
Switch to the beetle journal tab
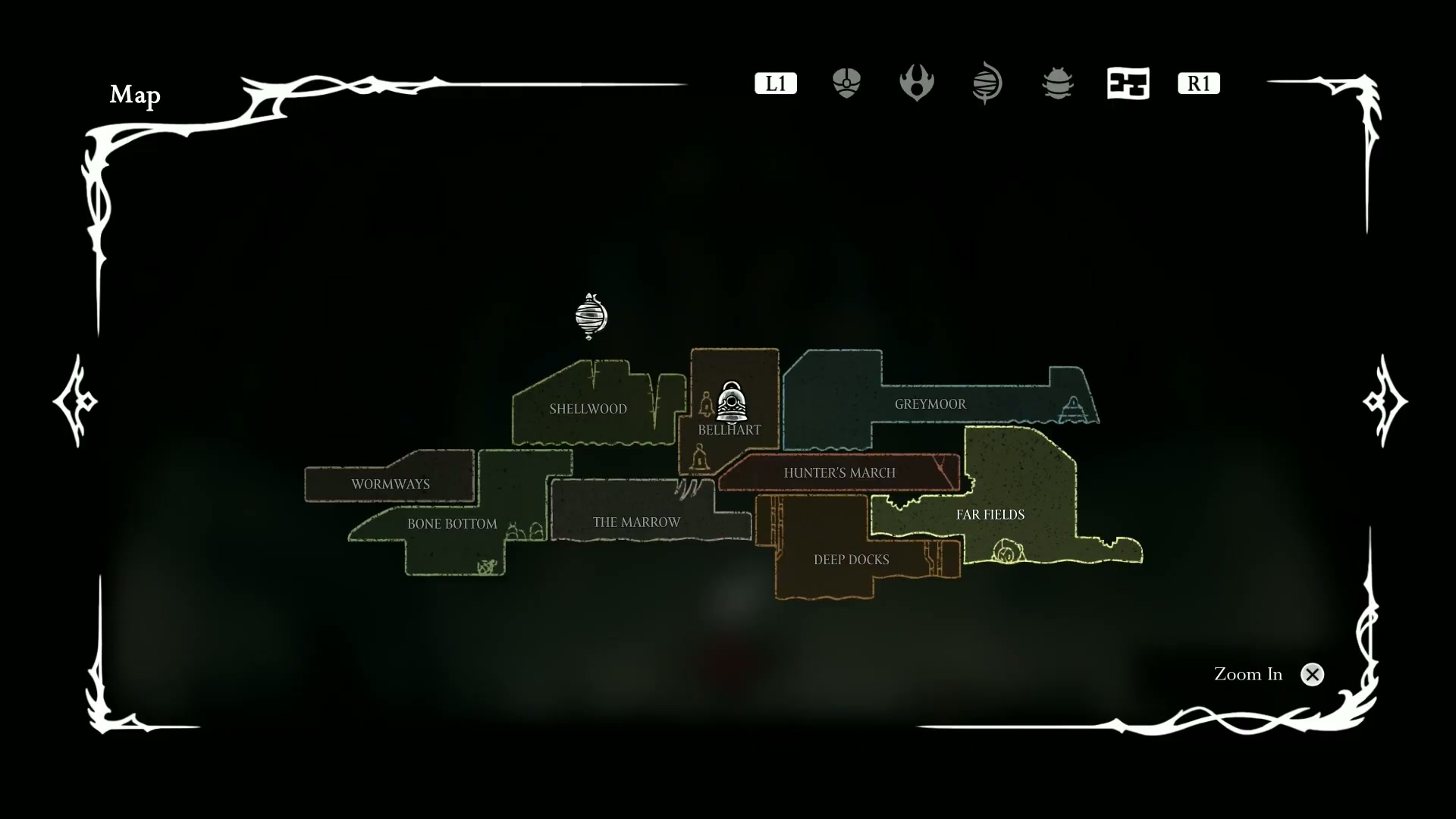click(1058, 83)
